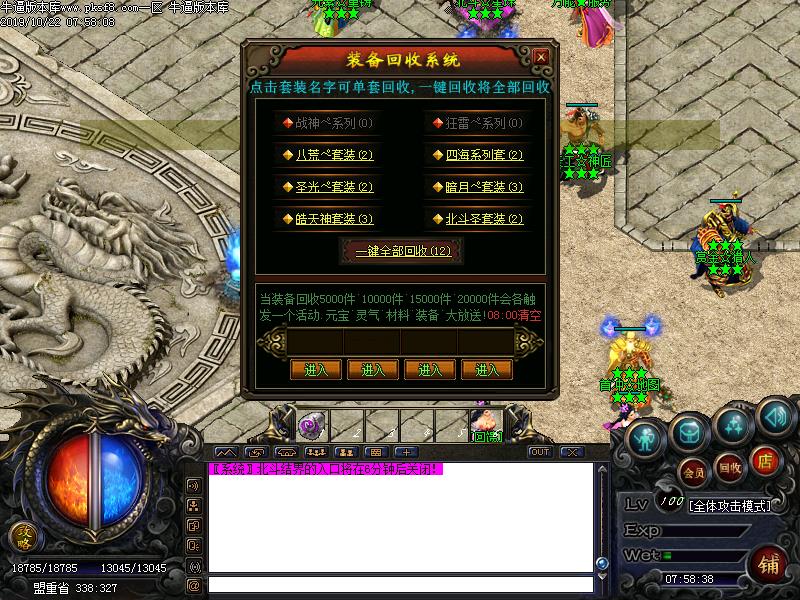
Task: Close the equipment recycle window
Action: [x=540, y=57]
